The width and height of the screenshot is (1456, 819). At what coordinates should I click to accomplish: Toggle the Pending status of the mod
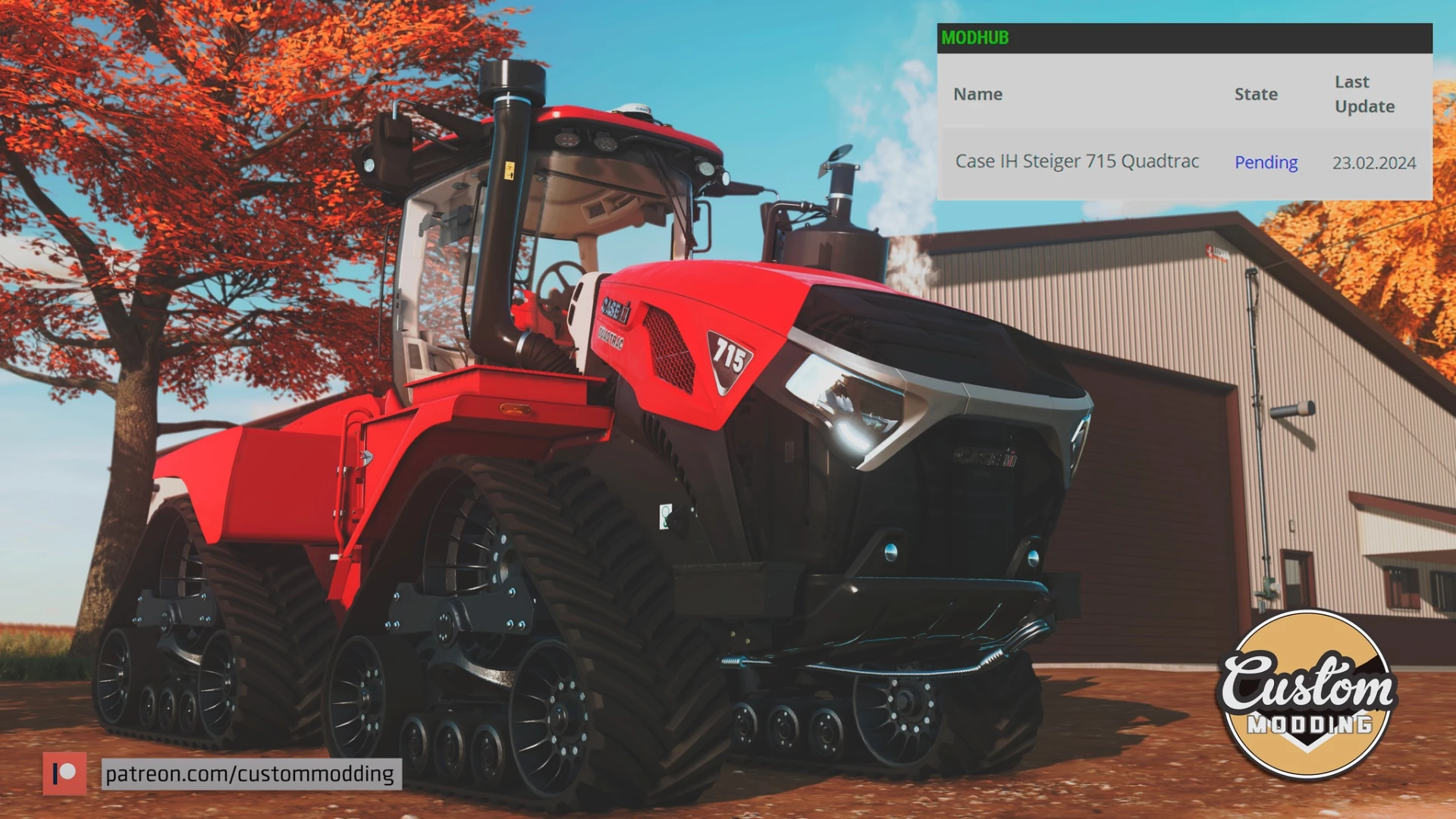tap(1266, 162)
